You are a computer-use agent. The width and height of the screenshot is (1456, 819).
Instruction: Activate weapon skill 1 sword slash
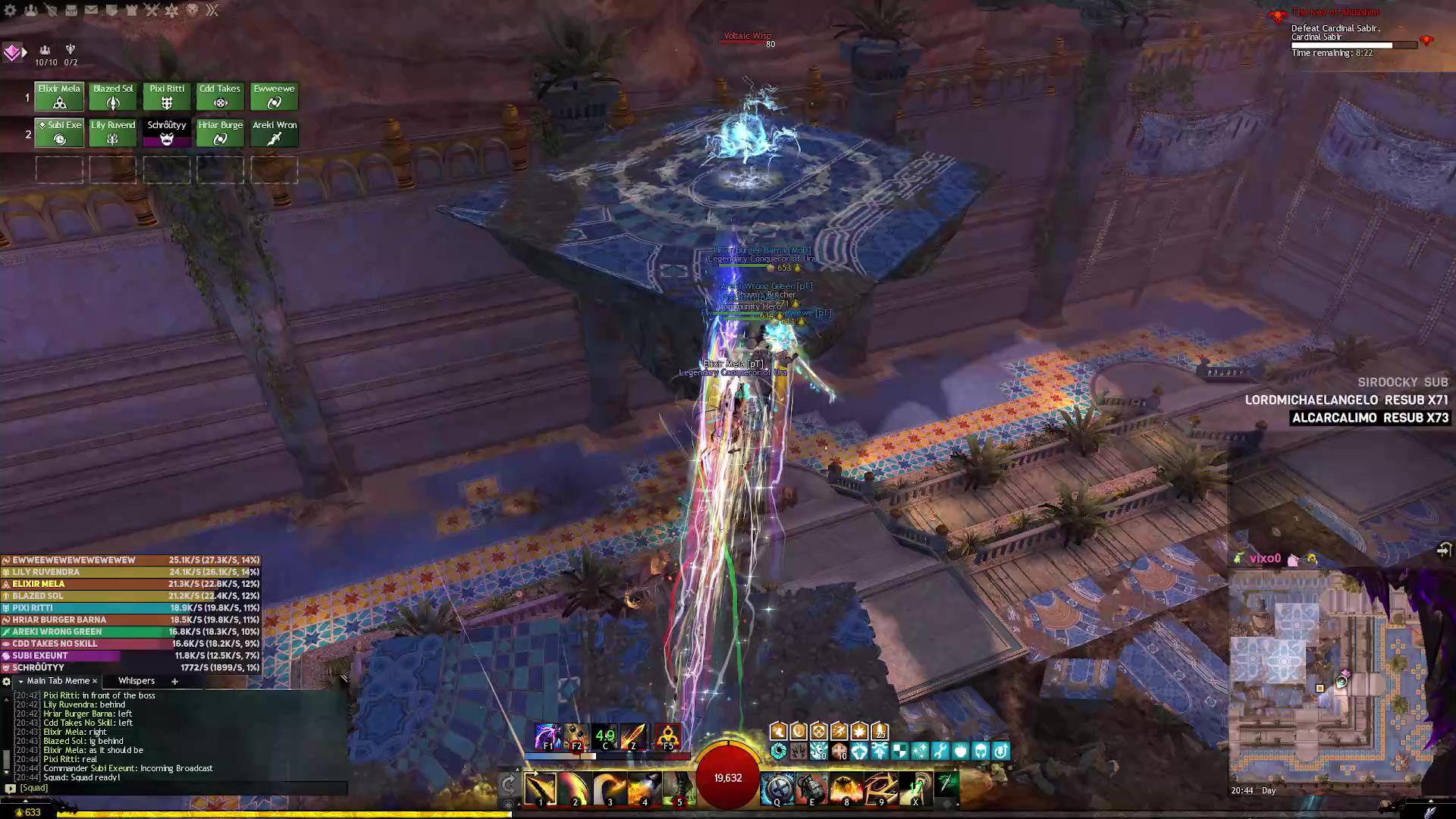coord(541,789)
